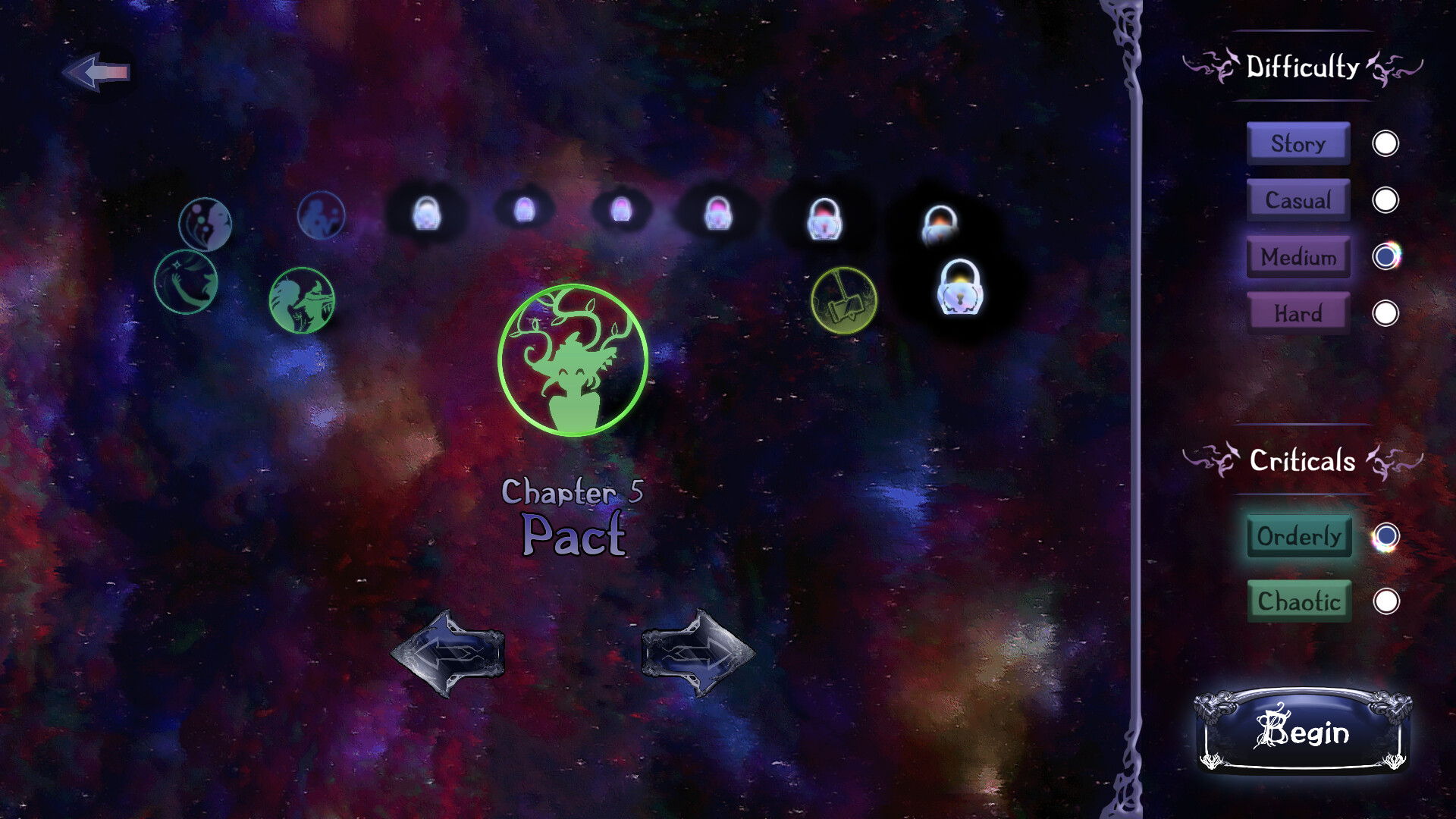This screenshot has width=1456, height=819.
Task: Select the Story difficulty radio button
Action: [1385, 143]
